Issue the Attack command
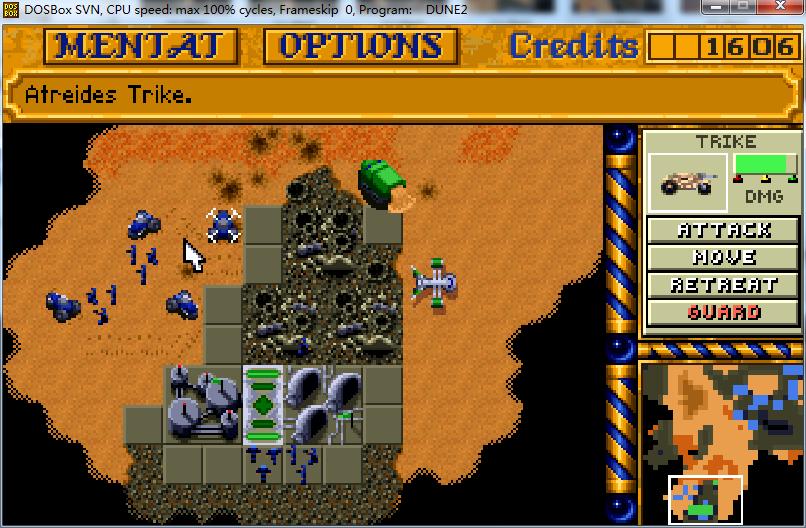Screen dimensions: 806x528 pos(724,230)
